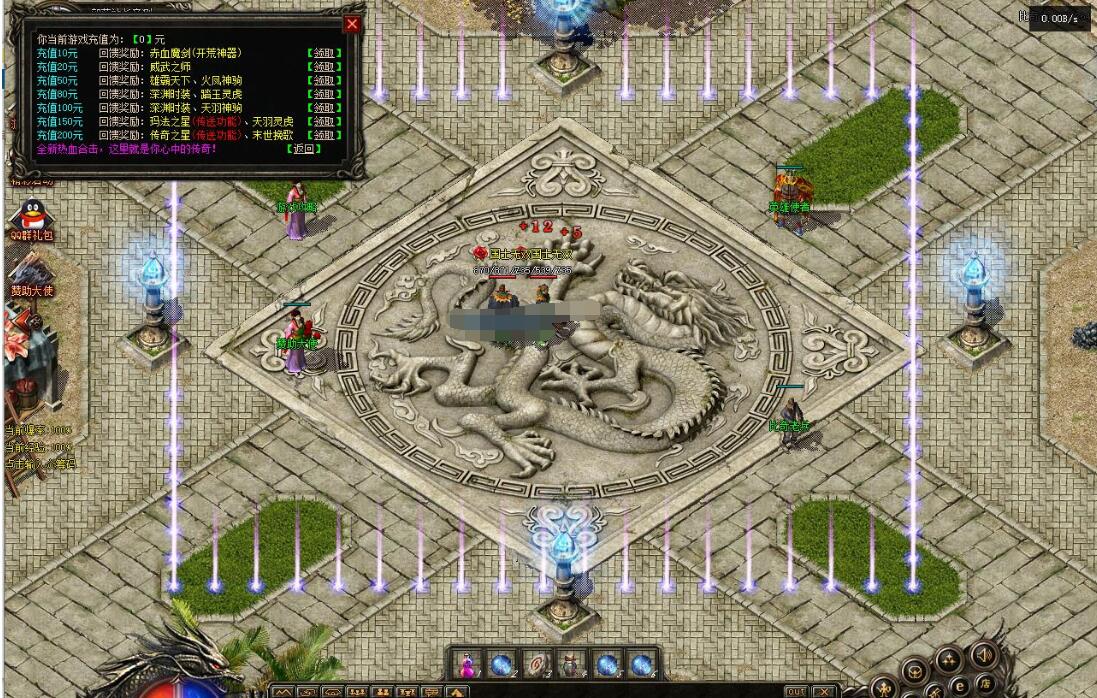This screenshot has width=1097, height=698.
Task: Click the OUT button on bottom bar
Action: tap(796, 691)
